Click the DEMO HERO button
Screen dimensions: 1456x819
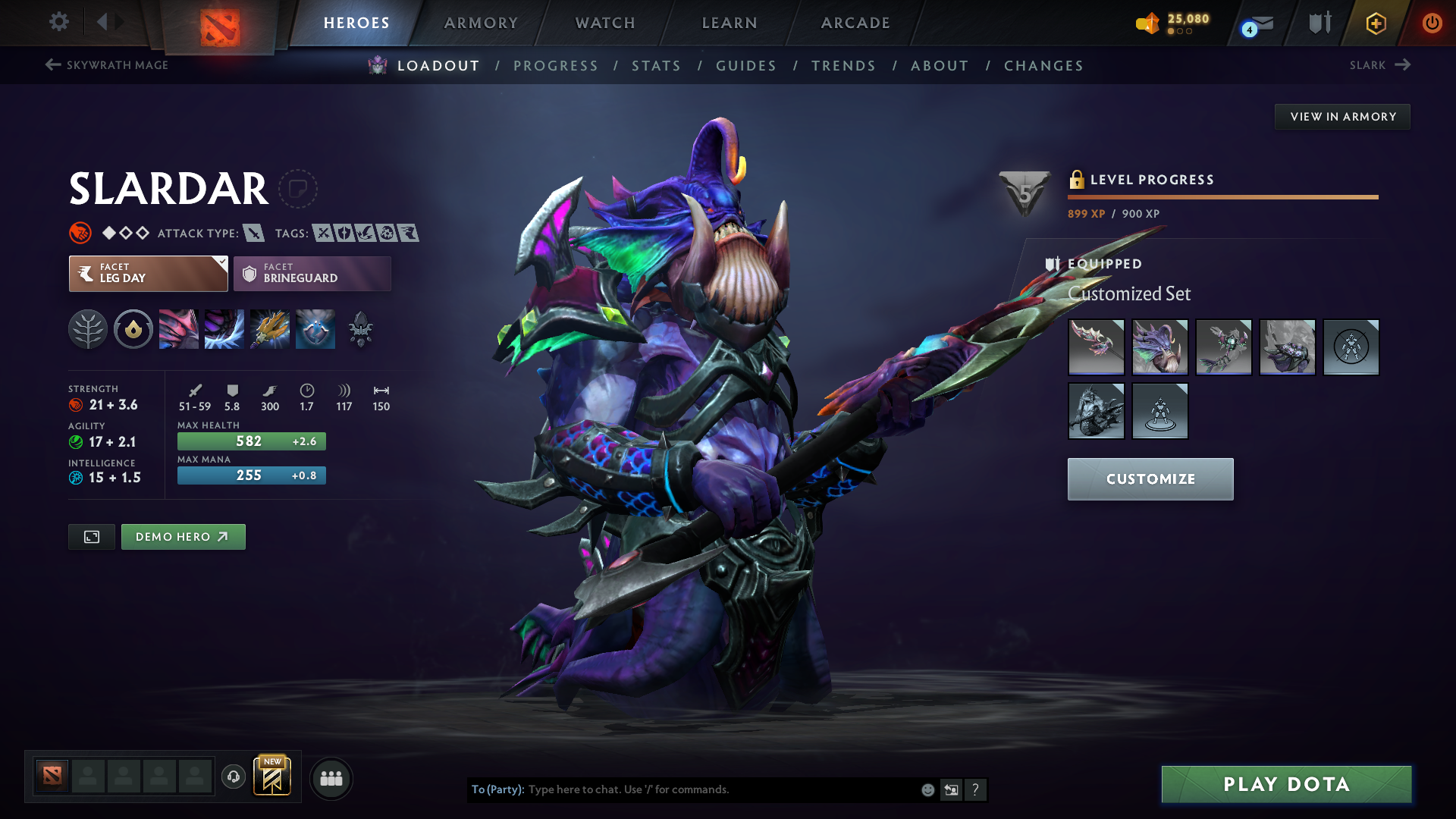pyautogui.click(x=183, y=536)
